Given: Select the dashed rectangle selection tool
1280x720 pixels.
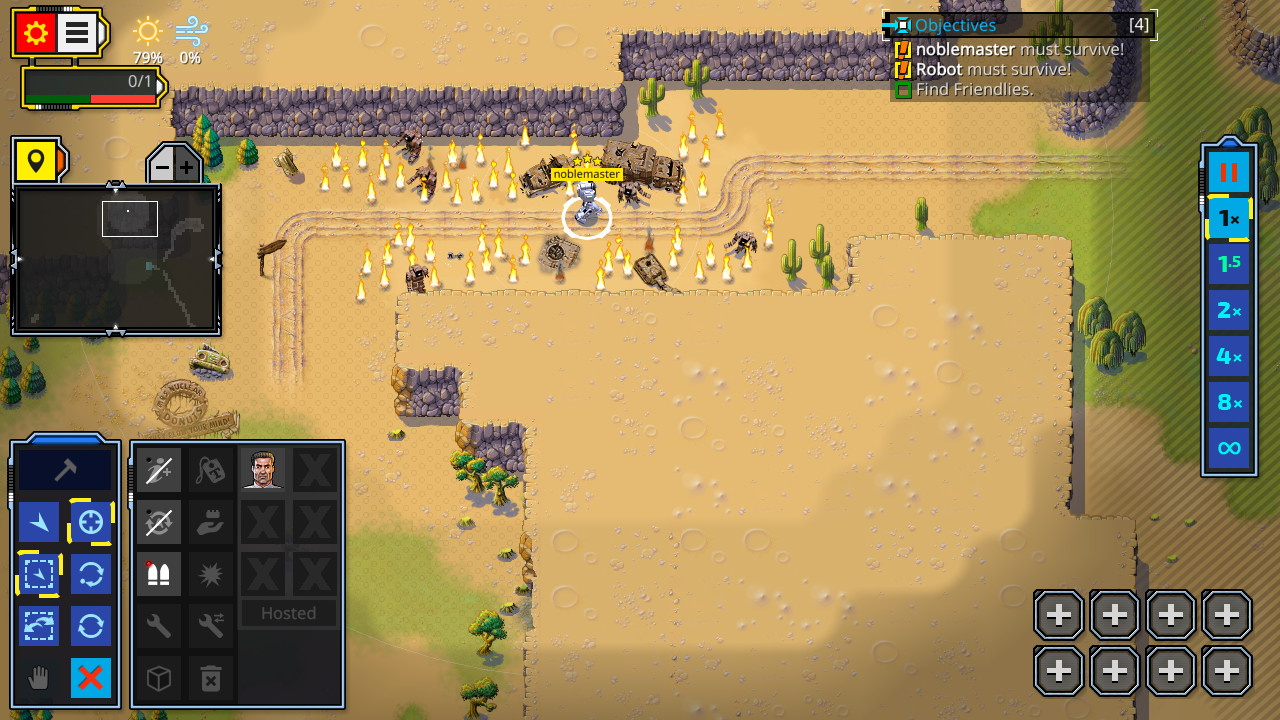Looking at the screenshot, I should (39, 573).
